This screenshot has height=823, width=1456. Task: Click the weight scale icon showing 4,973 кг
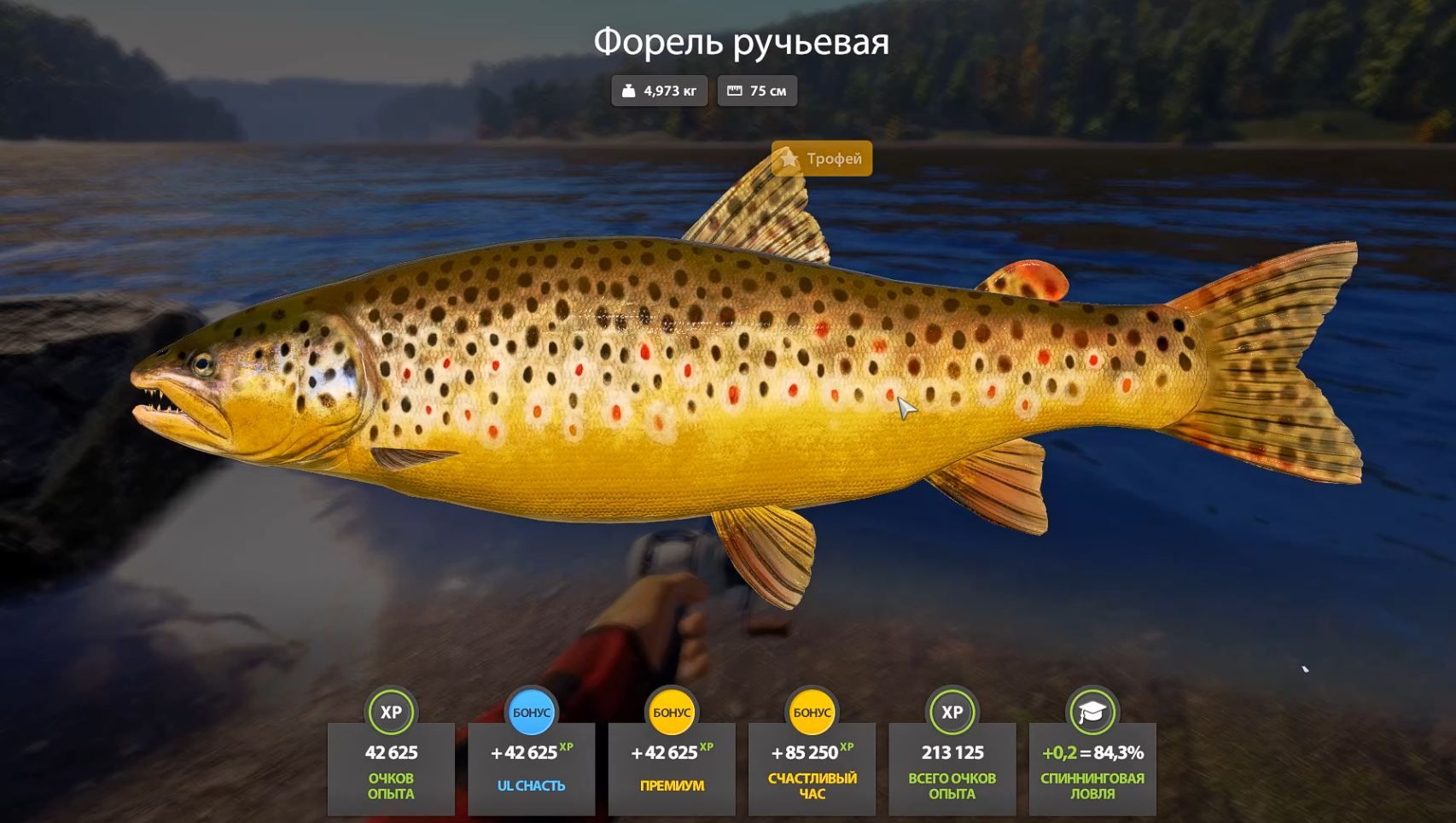tap(629, 90)
